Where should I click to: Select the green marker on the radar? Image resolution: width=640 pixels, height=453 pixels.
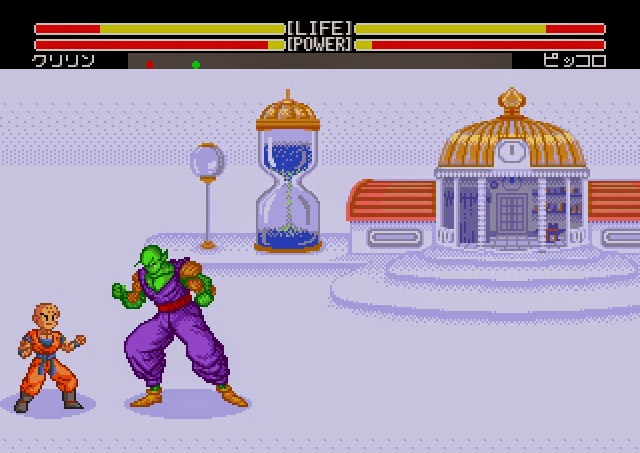click(x=196, y=65)
